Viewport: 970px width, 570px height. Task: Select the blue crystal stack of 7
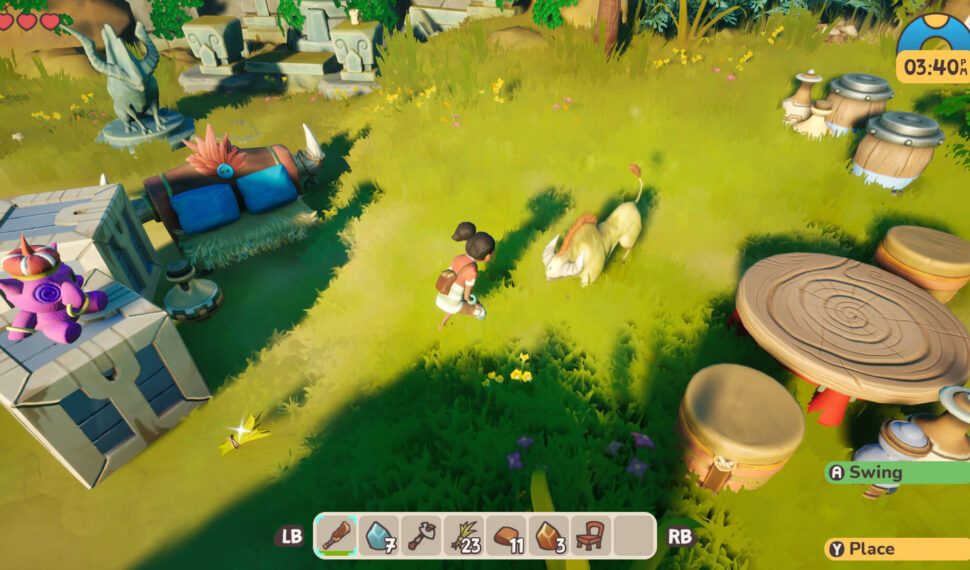pyautogui.click(x=380, y=535)
